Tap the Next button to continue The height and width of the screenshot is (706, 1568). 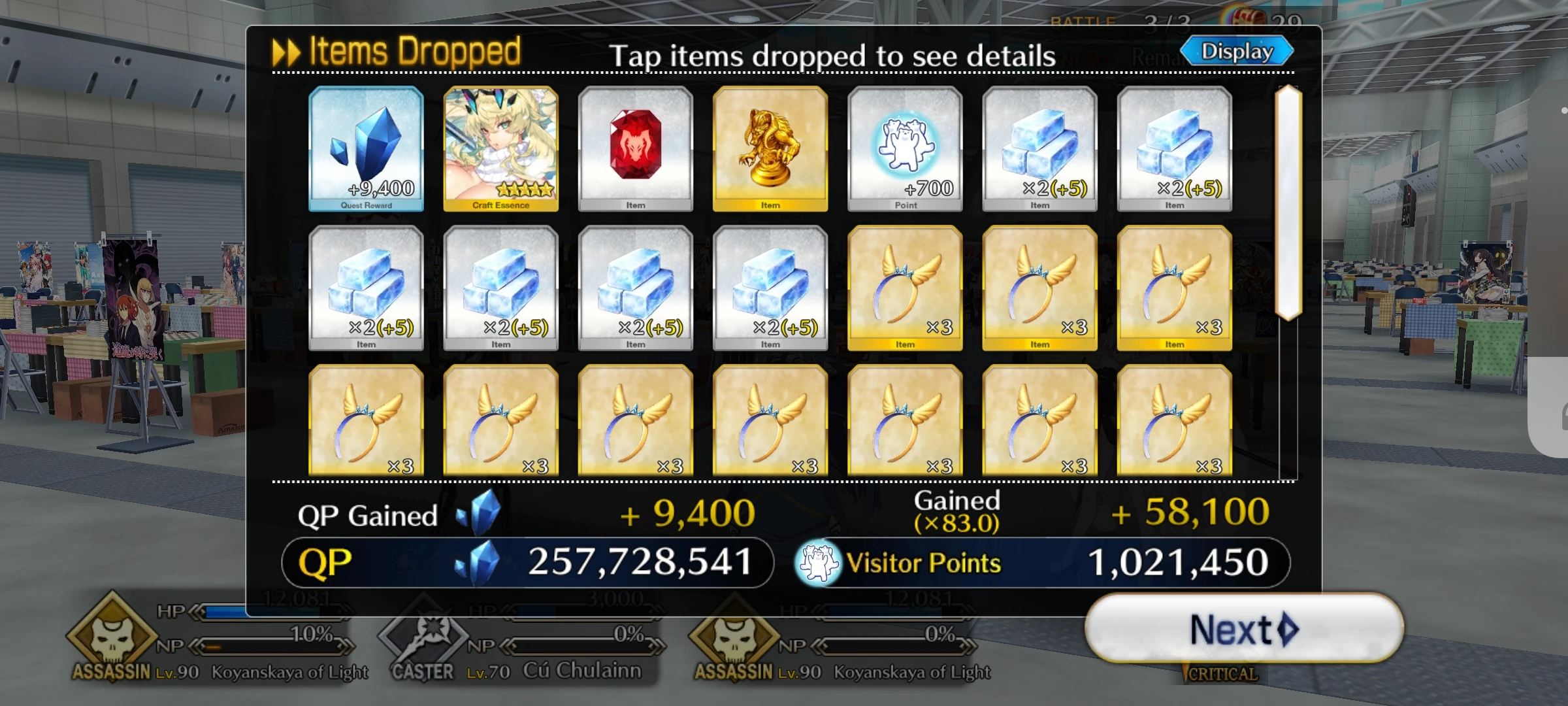pos(1241,629)
